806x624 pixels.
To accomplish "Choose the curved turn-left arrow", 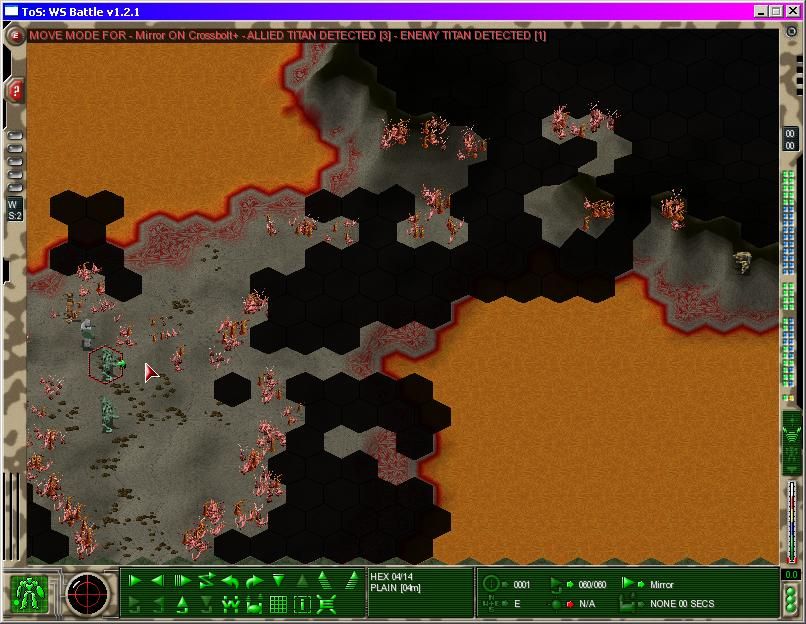I will pyautogui.click(x=230, y=581).
